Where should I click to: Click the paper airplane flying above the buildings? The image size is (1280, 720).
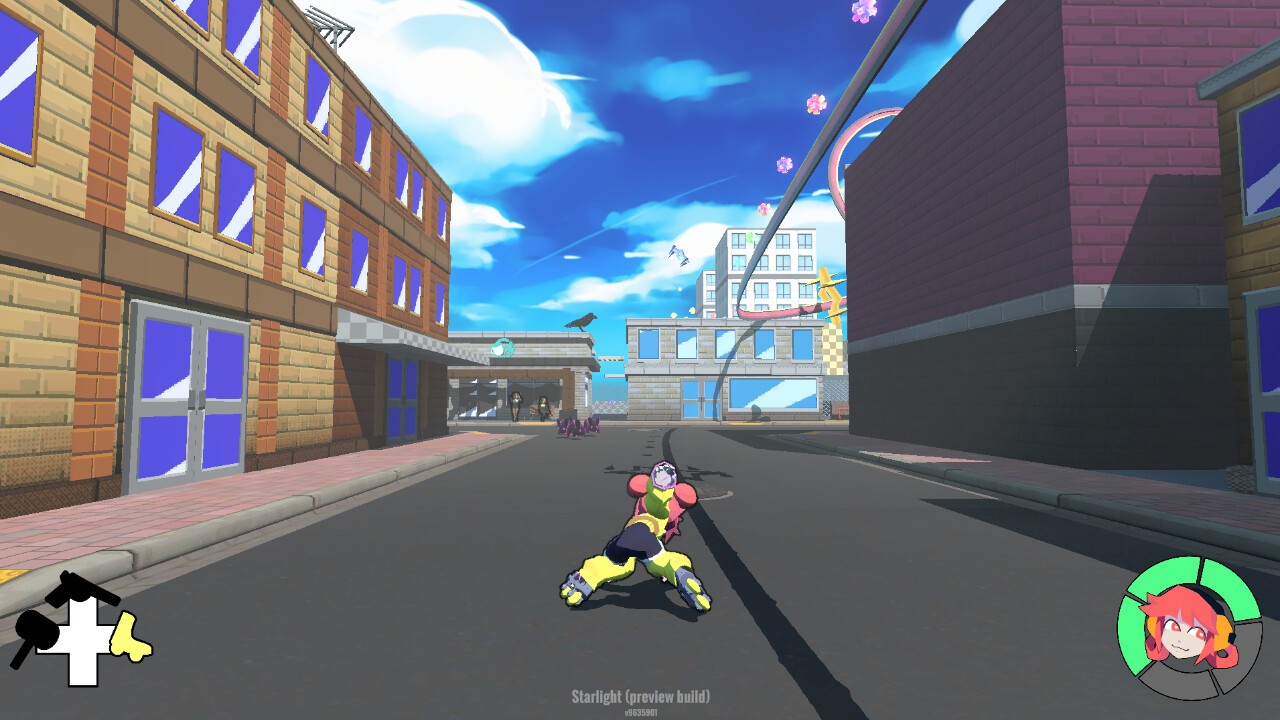point(679,255)
